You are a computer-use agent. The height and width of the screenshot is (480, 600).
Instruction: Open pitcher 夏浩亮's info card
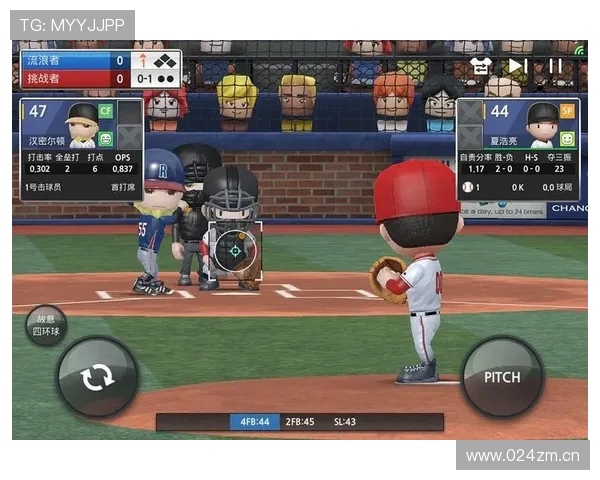tap(517, 148)
